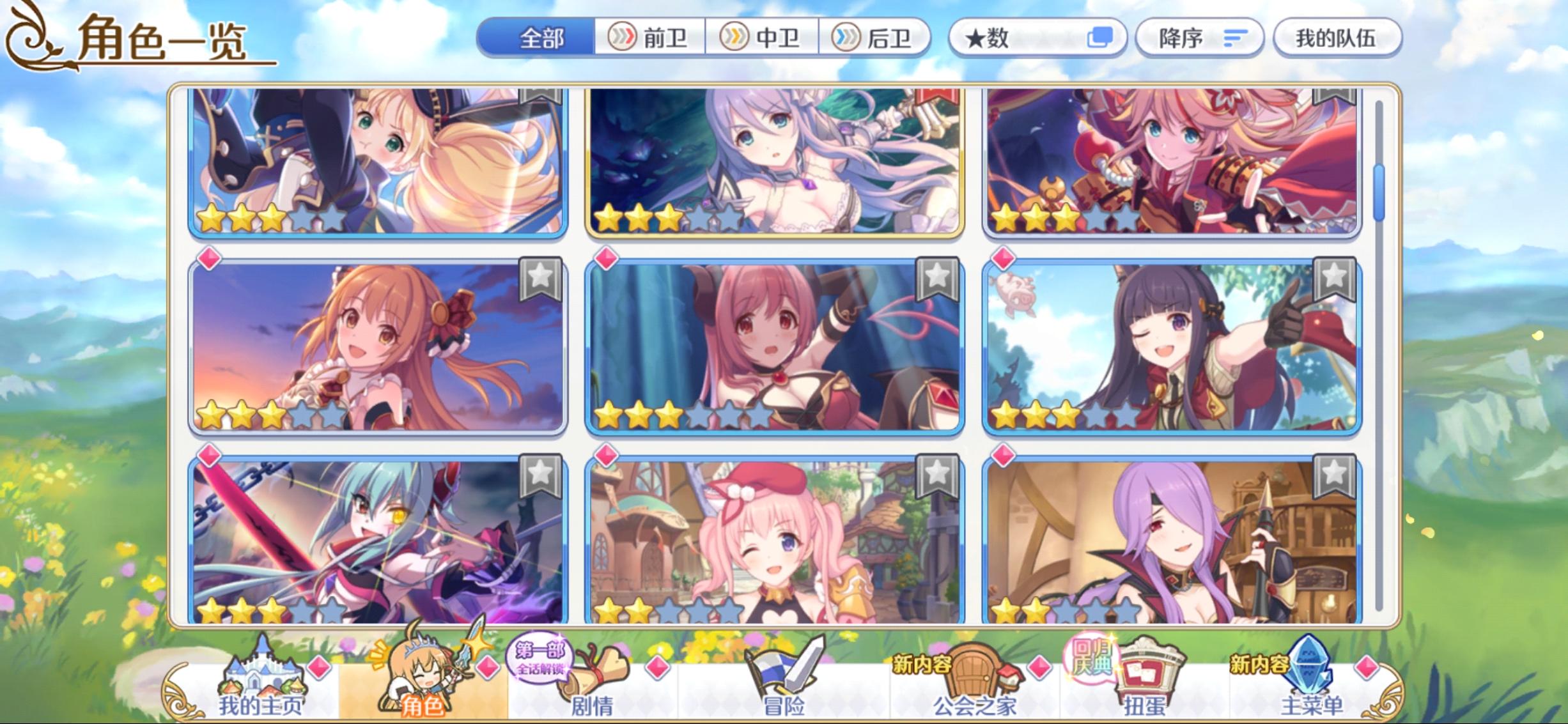Click the sort lines icon beside 降序
The height and width of the screenshot is (724, 1568).
[x=1234, y=38]
